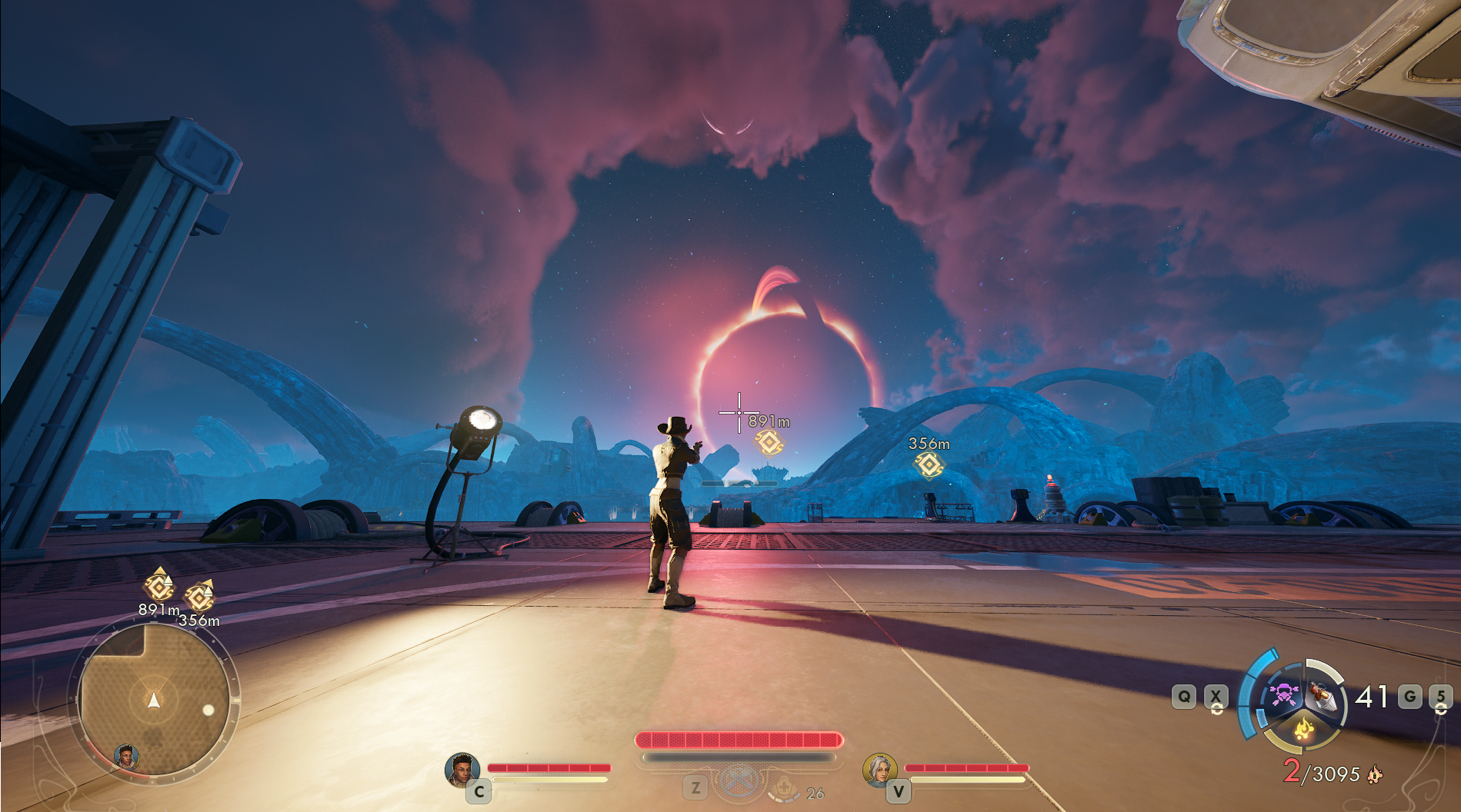The height and width of the screenshot is (812, 1461).
Task: Click the 356m quest marker above the minimap
Action: 200,597
